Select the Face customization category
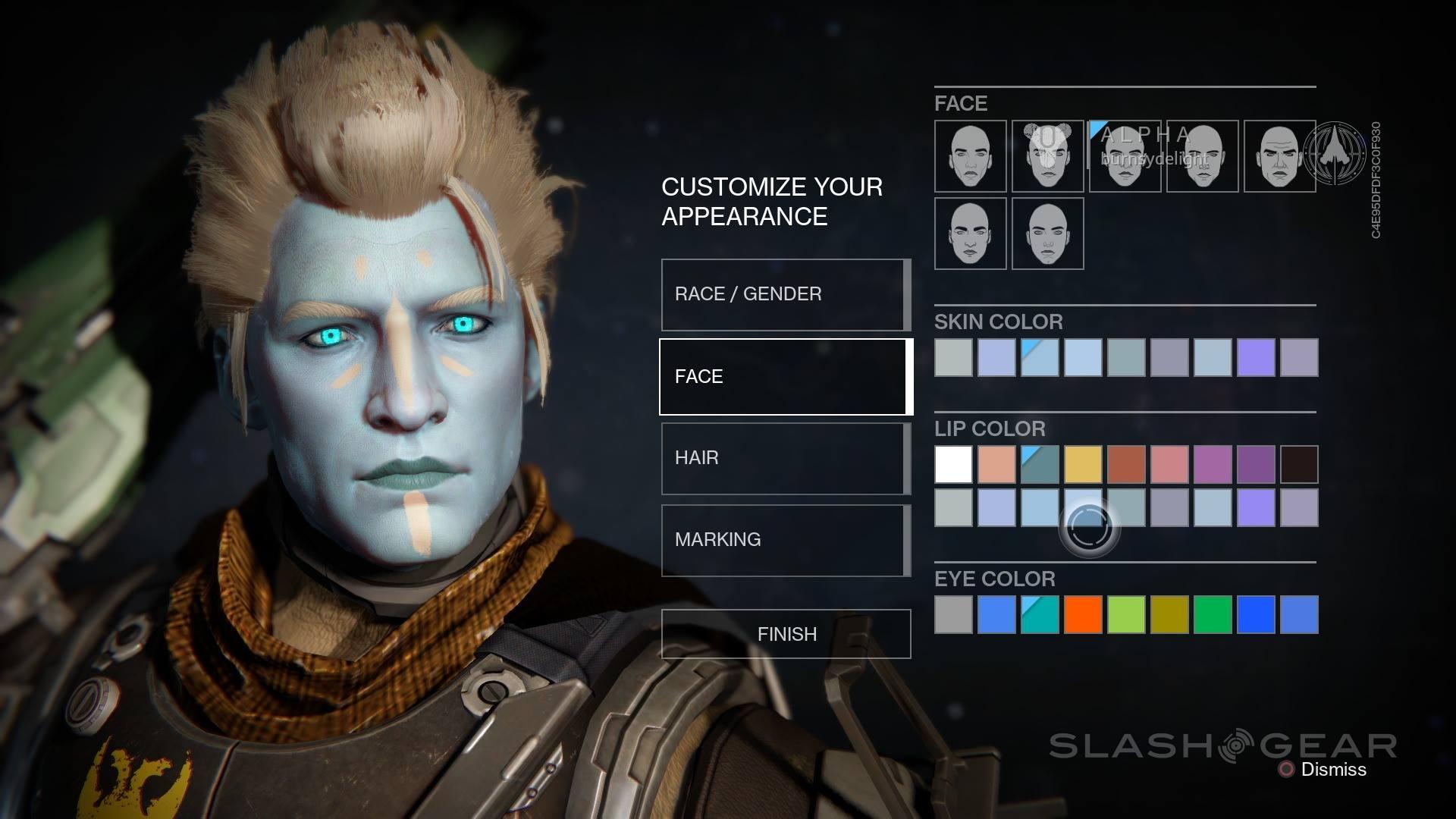The height and width of the screenshot is (819, 1456). pyautogui.click(x=785, y=377)
